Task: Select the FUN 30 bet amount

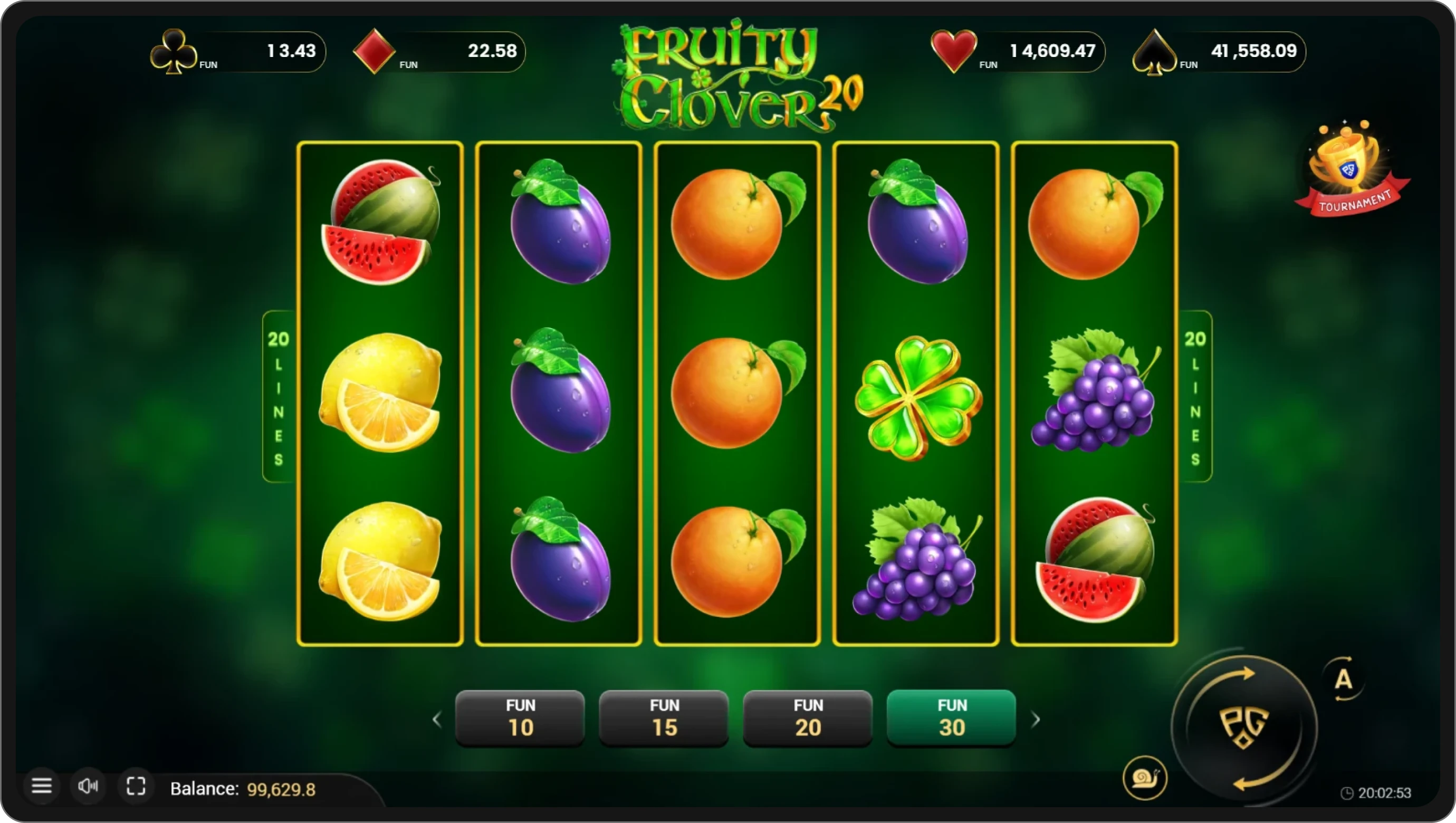Action: tap(950, 717)
